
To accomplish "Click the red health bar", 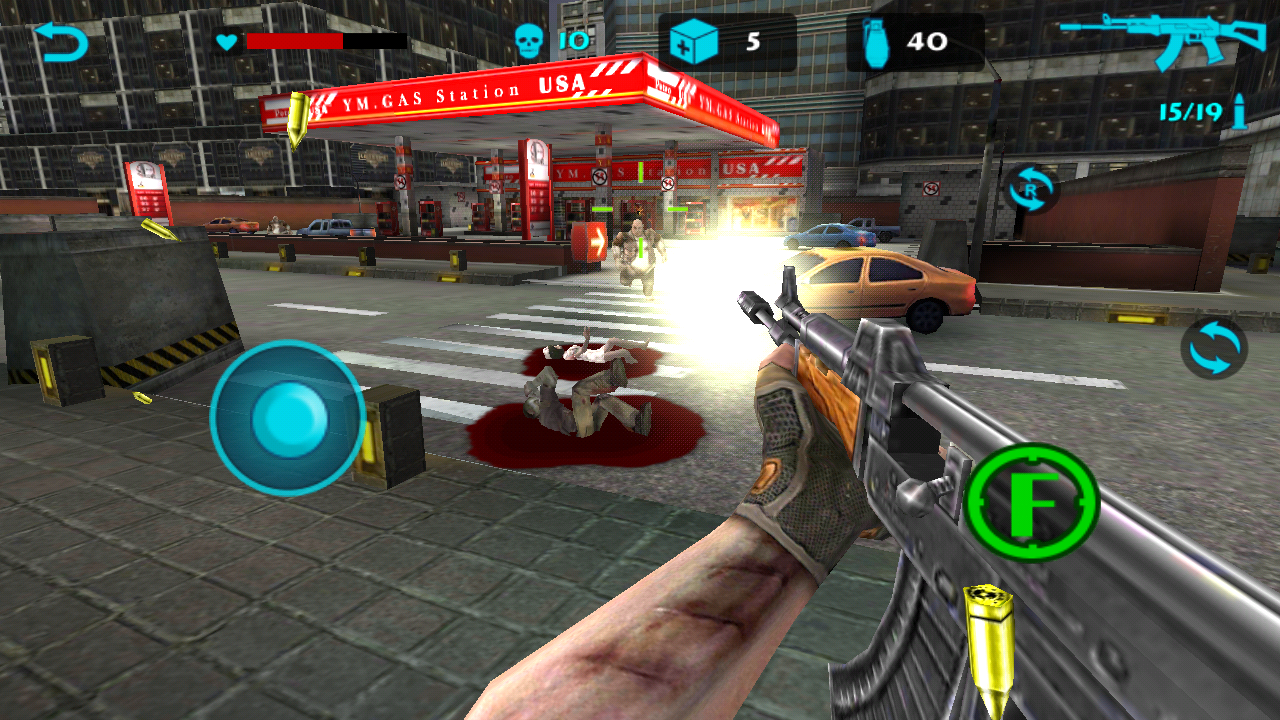I will pos(295,41).
